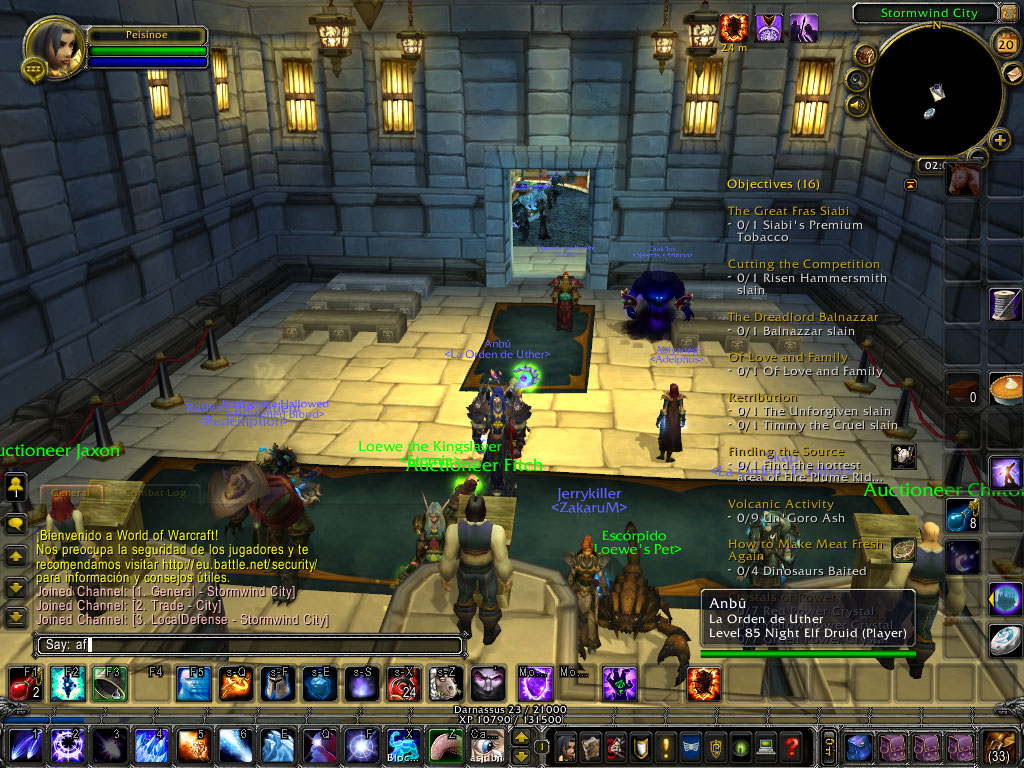This screenshot has width=1024, height=768.
Task: Toggle sound with the speaker icon
Action: (x=857, y=104)
